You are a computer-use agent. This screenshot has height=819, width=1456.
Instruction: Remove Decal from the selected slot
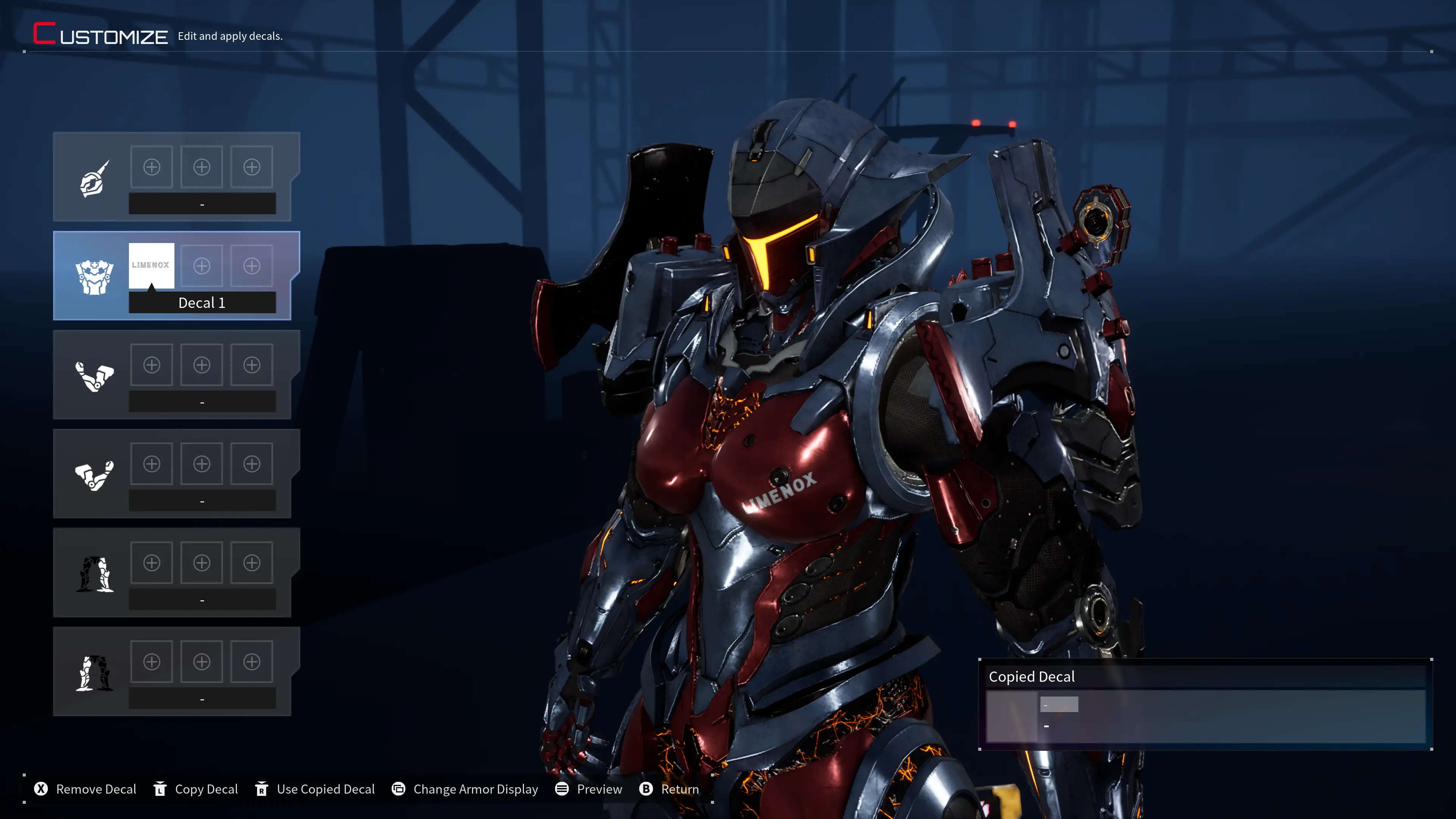click(x=86, y=789)
